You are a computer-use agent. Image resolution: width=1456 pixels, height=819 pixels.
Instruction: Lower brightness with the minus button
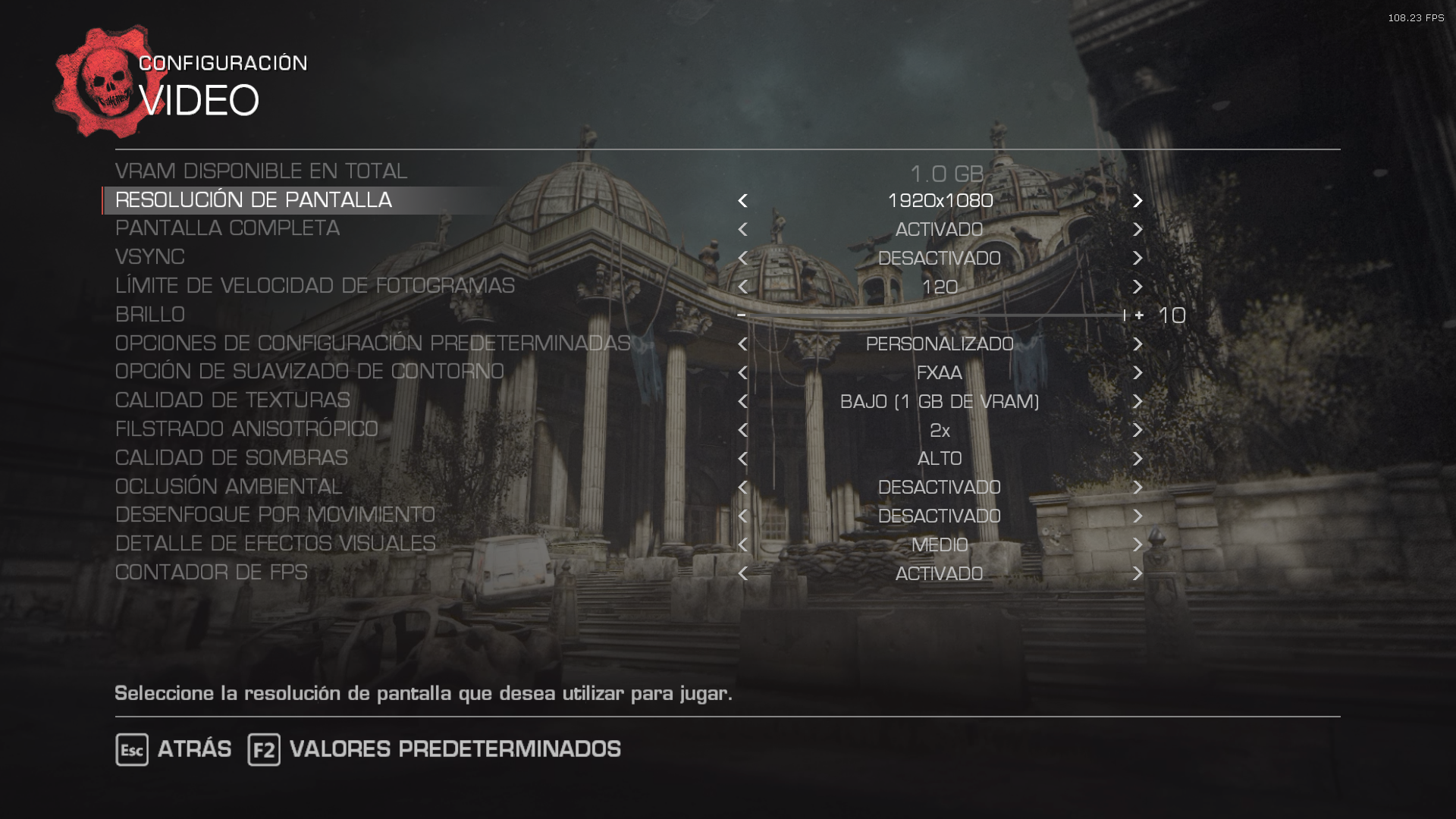[741, 315]
